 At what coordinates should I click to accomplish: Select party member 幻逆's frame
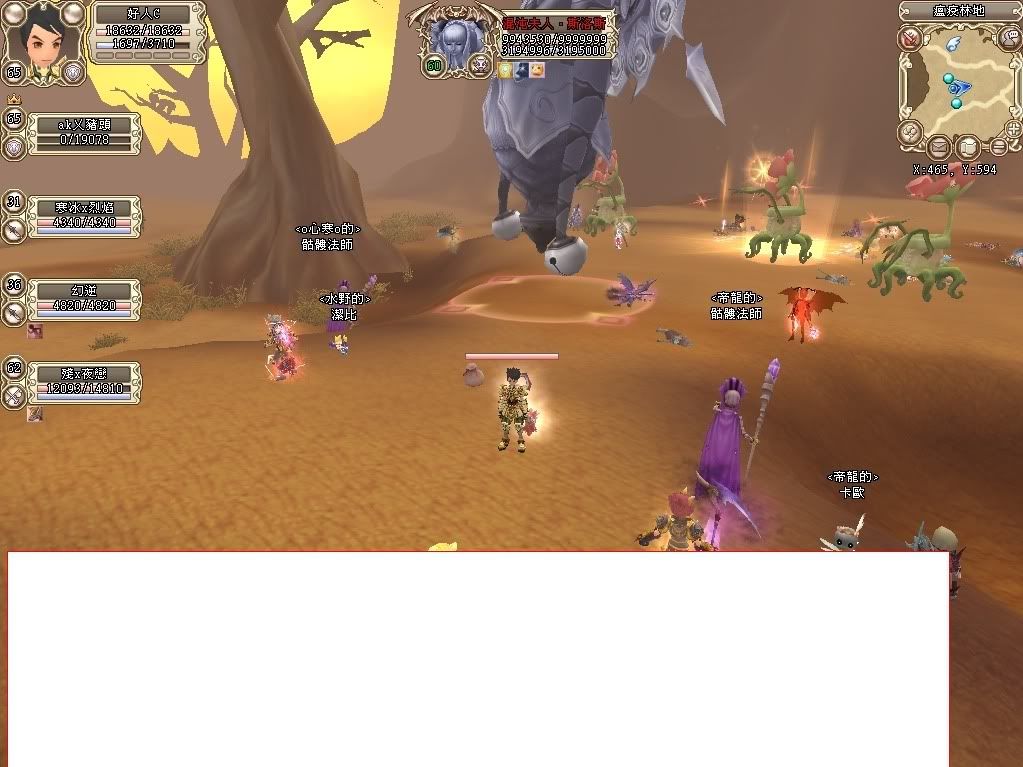click(x=84, y=298)
